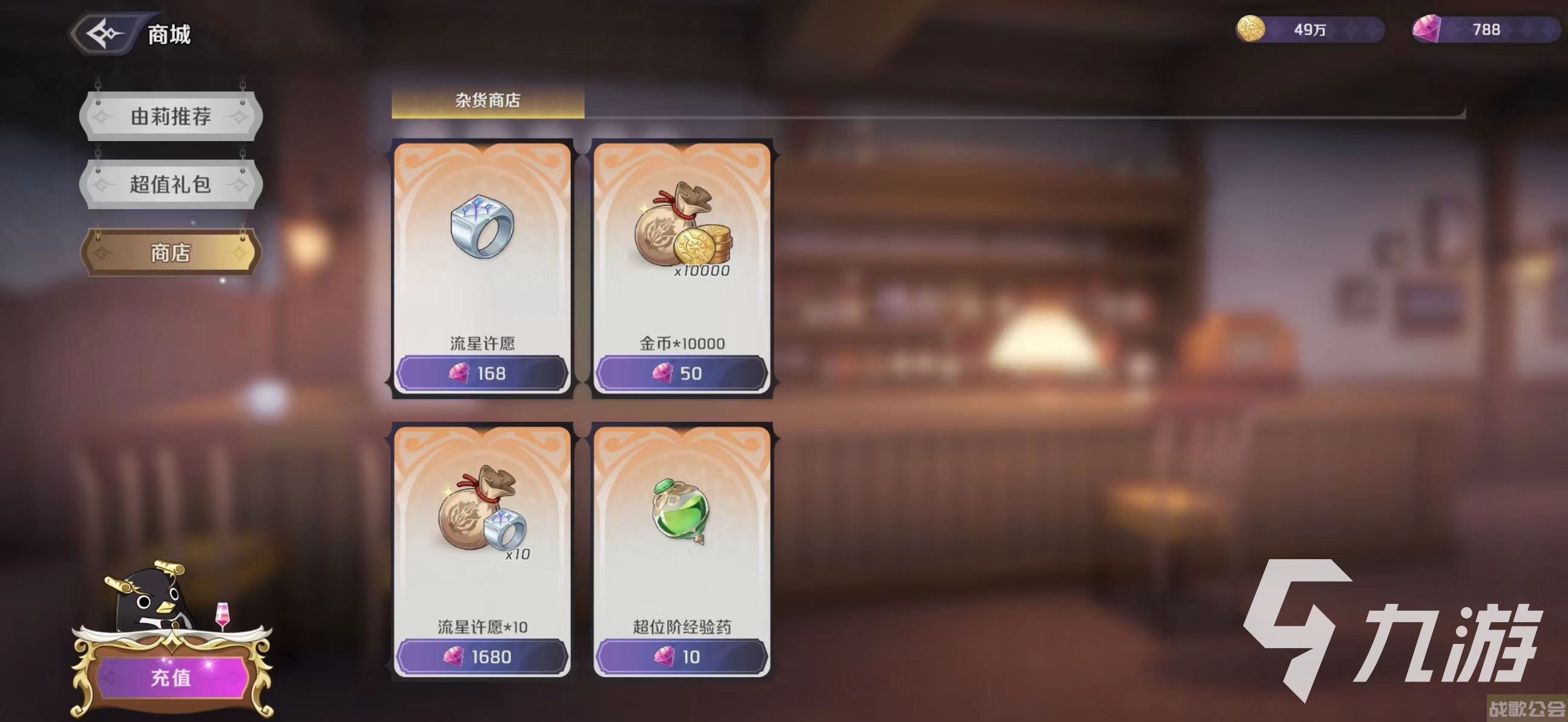
Task: Purchase gold coins for 50 gems
Action: (x=682, y=373)
